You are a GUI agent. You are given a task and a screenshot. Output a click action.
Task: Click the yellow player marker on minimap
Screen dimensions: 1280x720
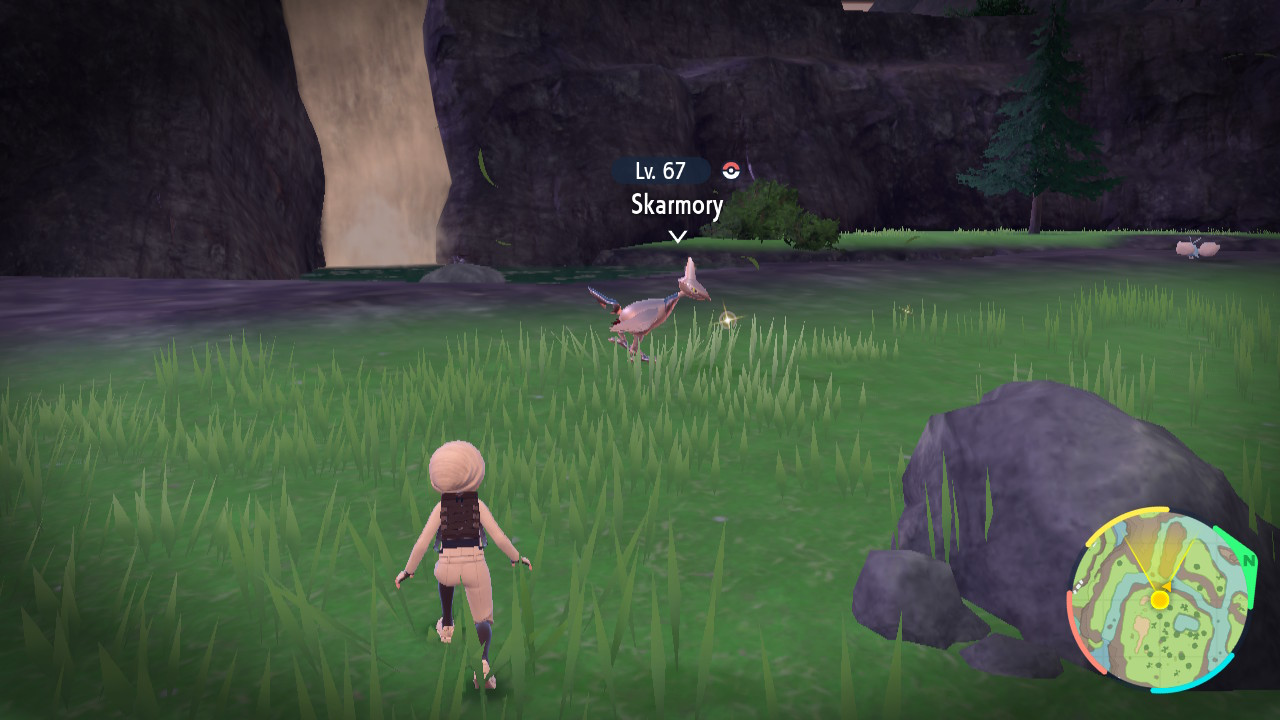point(1159,599)
